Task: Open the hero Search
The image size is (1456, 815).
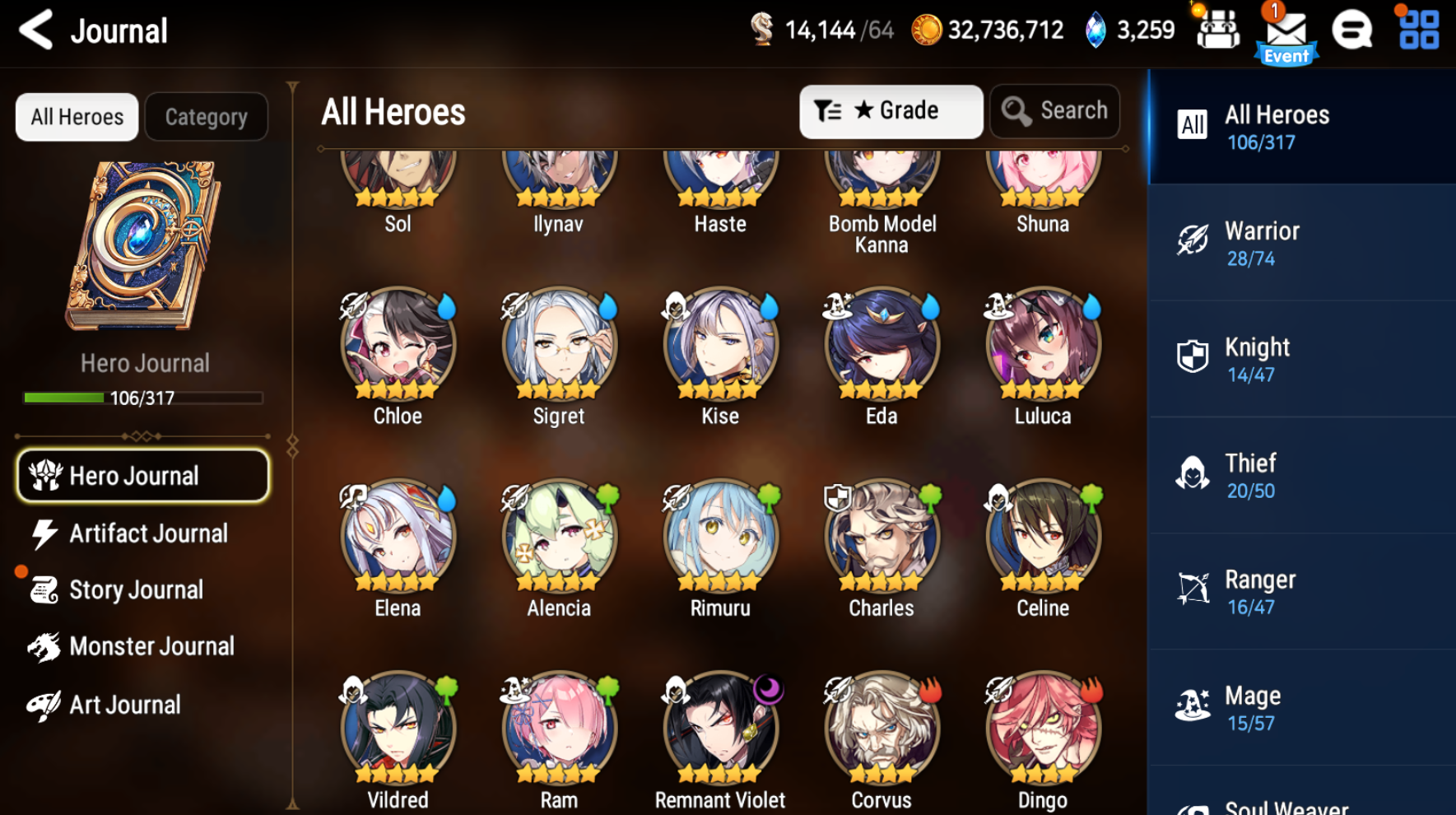Action: [1054, 110]
